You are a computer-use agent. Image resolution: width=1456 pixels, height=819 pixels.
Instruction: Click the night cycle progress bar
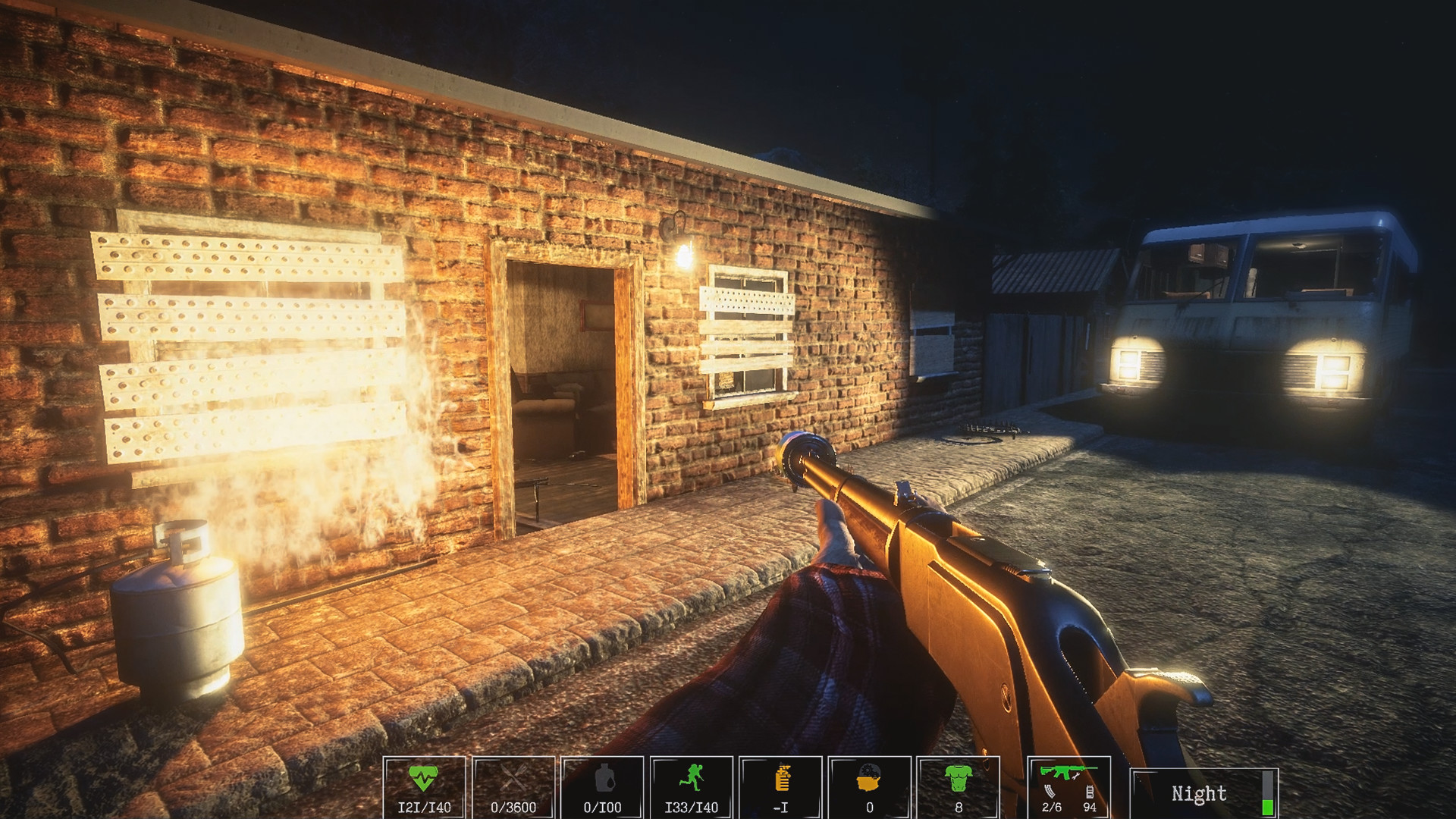pos(1268,792)
